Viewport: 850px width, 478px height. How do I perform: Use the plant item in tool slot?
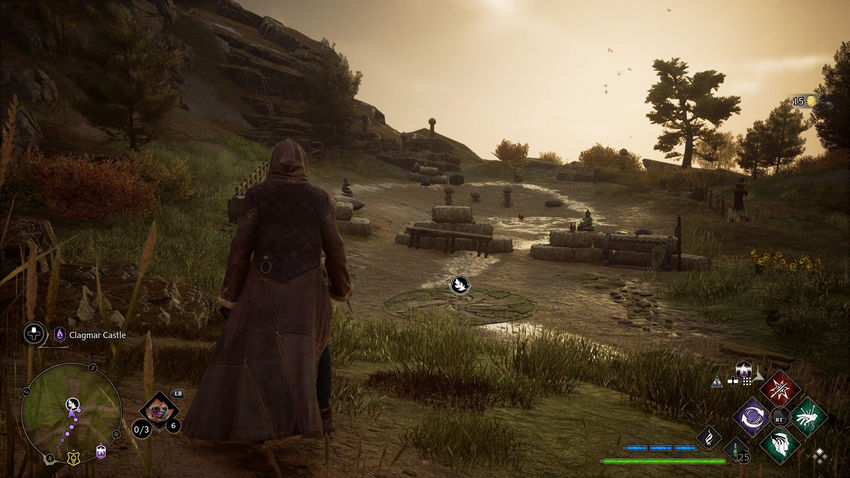pos(157,407)
